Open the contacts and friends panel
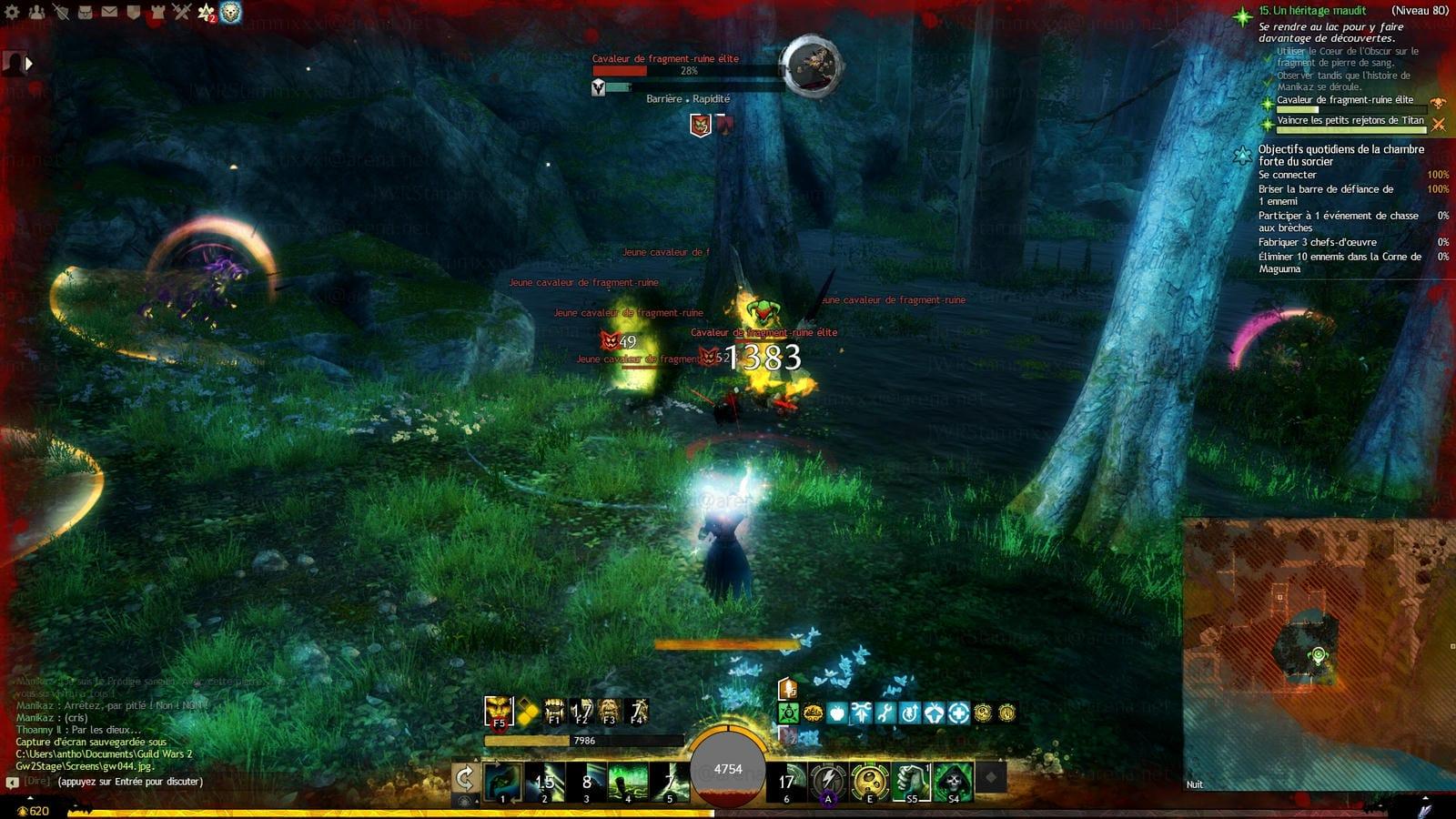This screenshot has width=1456, height=819. (37, 12)
